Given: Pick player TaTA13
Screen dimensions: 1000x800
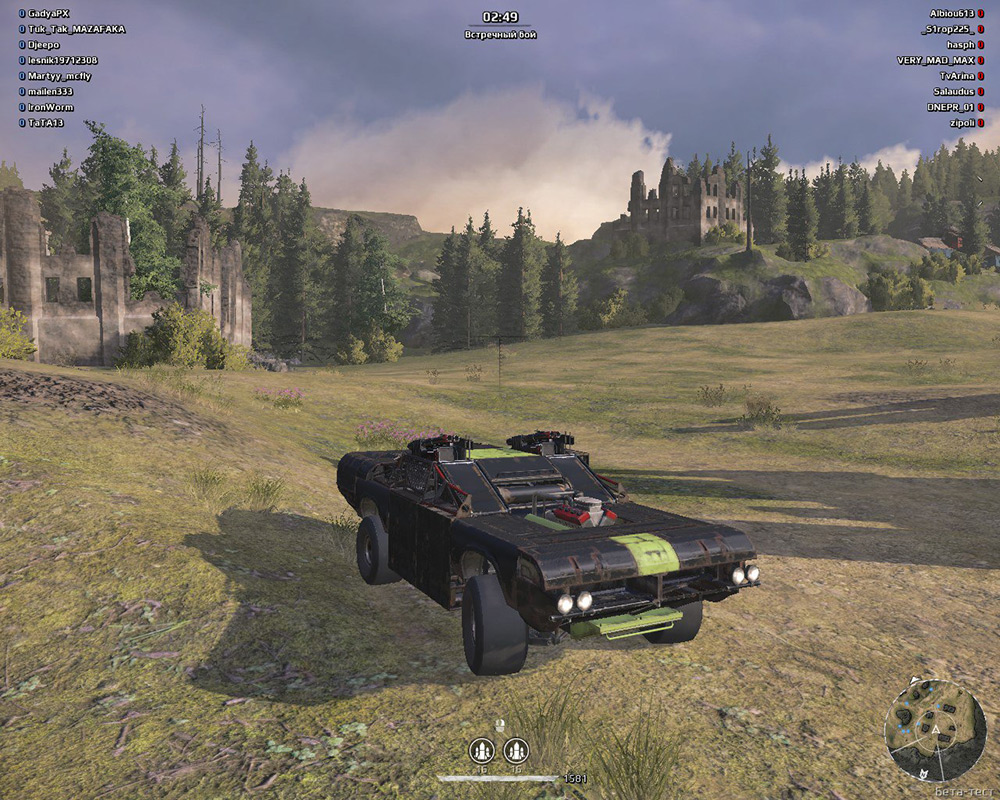Looking at the screenshot, I should pos(46,123).
